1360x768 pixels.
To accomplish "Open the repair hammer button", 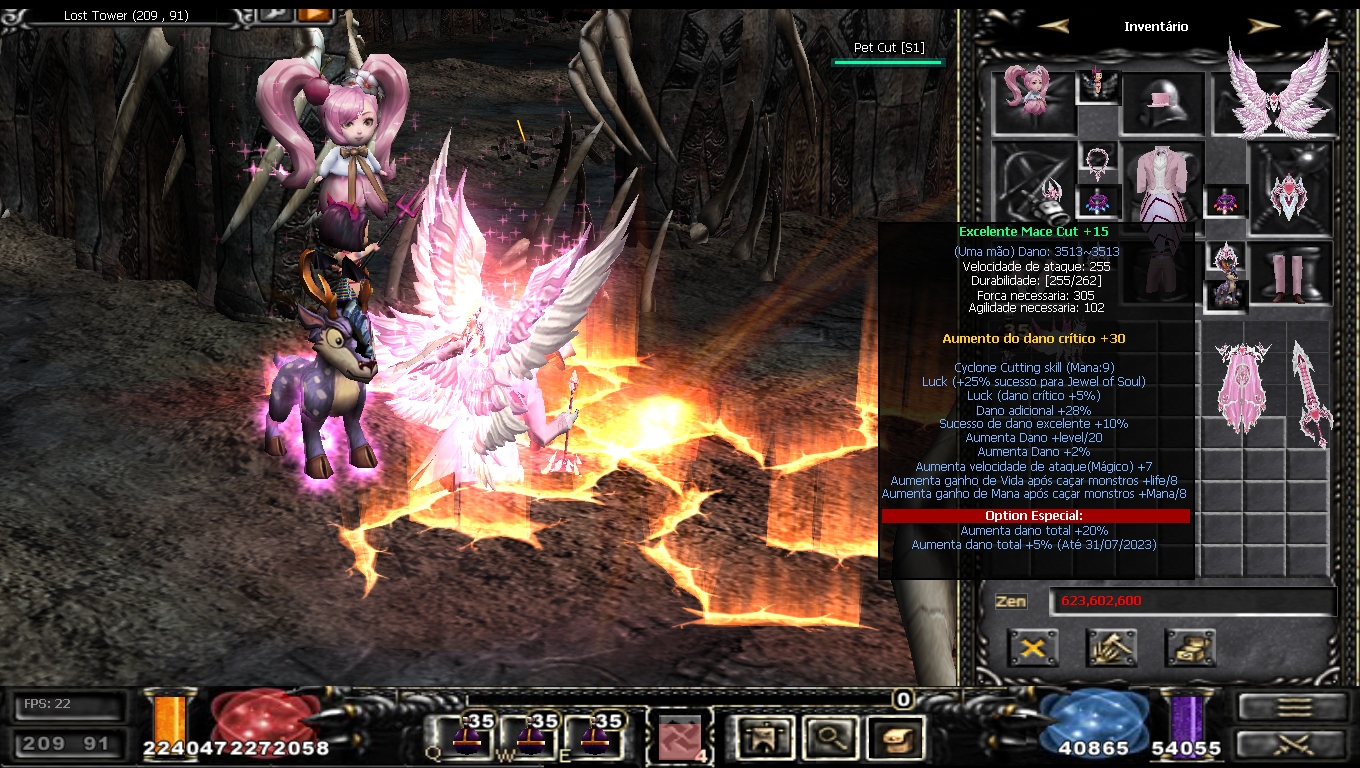I will (x=1111, y=648).
